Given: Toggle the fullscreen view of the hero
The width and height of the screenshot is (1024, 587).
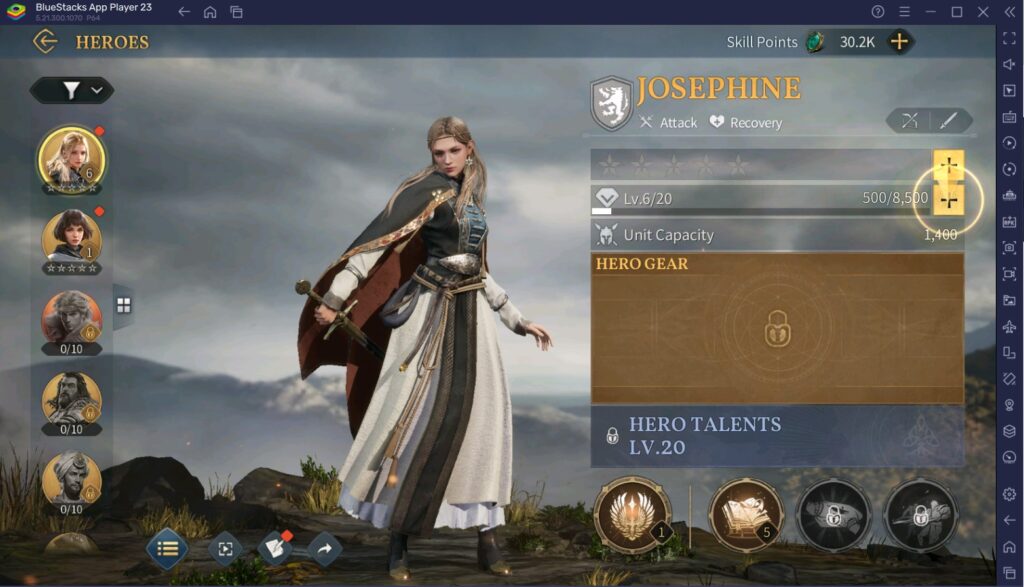Looking at the screenshot, I should coord(225,548).
